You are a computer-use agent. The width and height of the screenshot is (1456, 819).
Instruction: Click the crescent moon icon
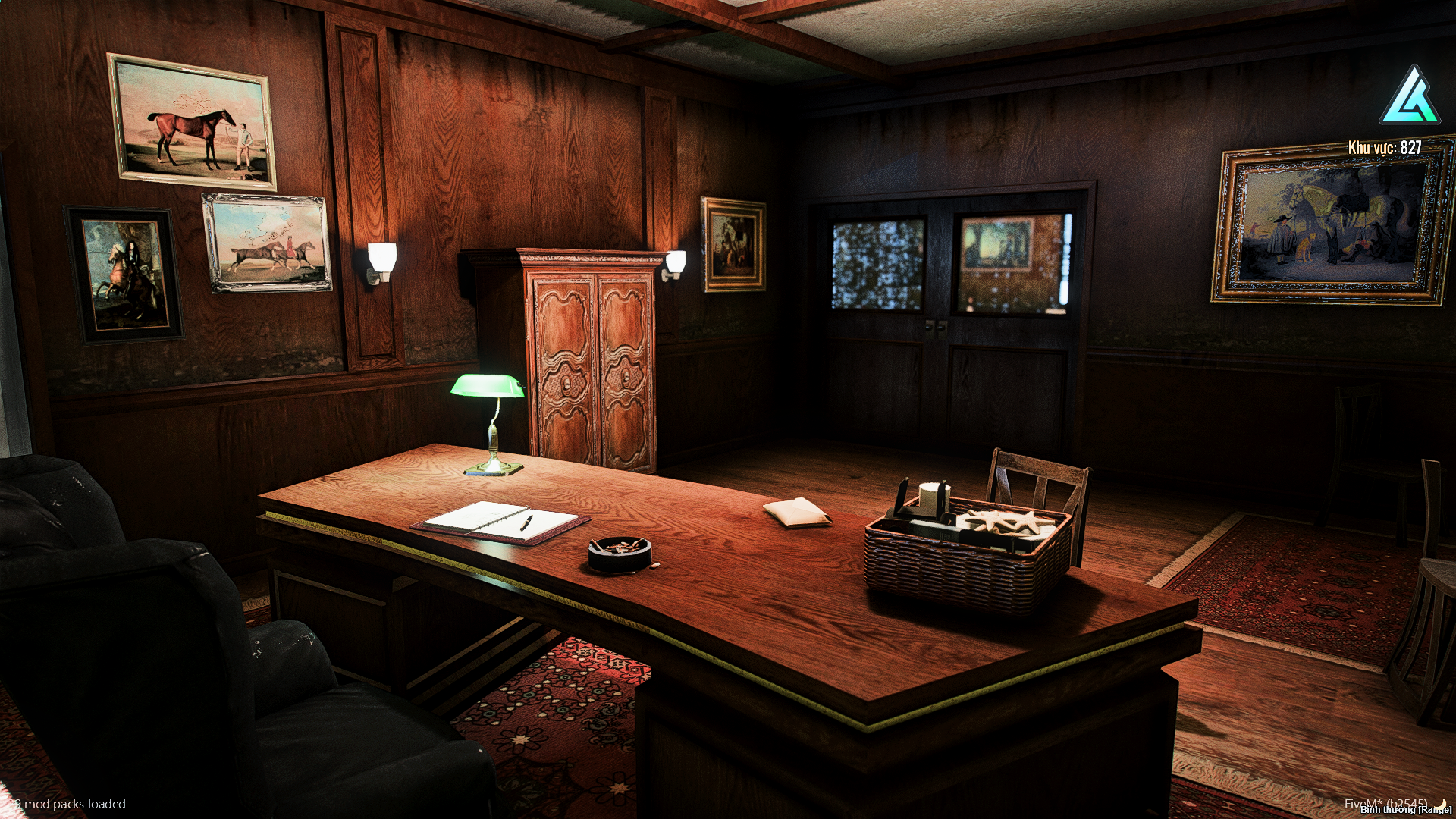[x=1441, y=803]
